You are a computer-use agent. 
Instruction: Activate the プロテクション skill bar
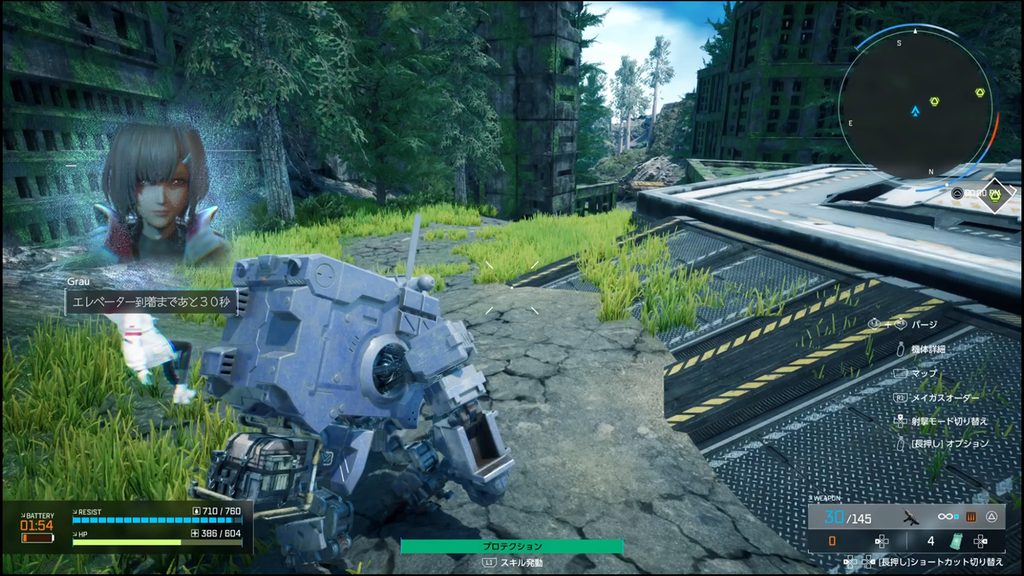(511, 546)
